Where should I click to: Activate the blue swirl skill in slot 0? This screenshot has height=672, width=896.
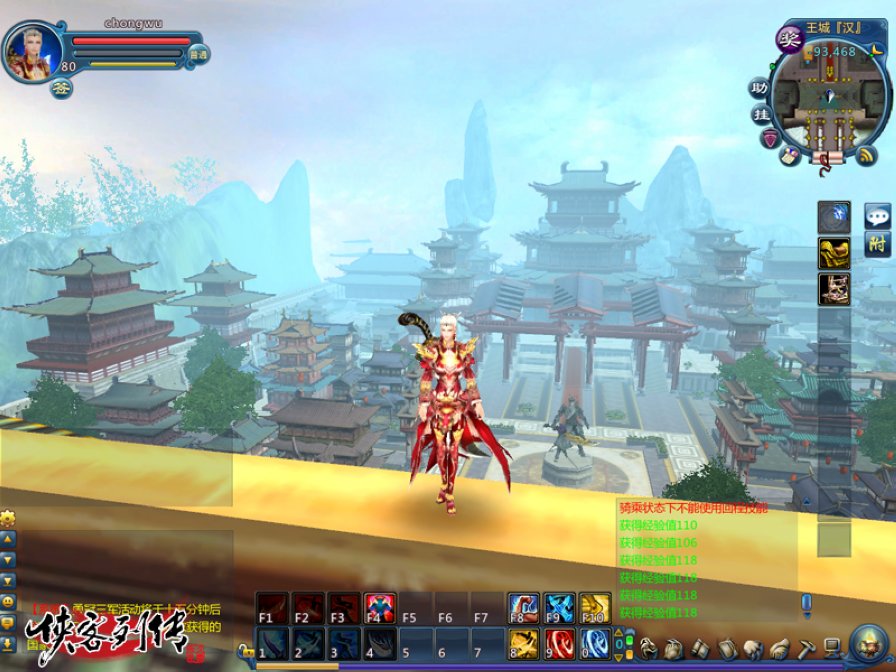595,643
